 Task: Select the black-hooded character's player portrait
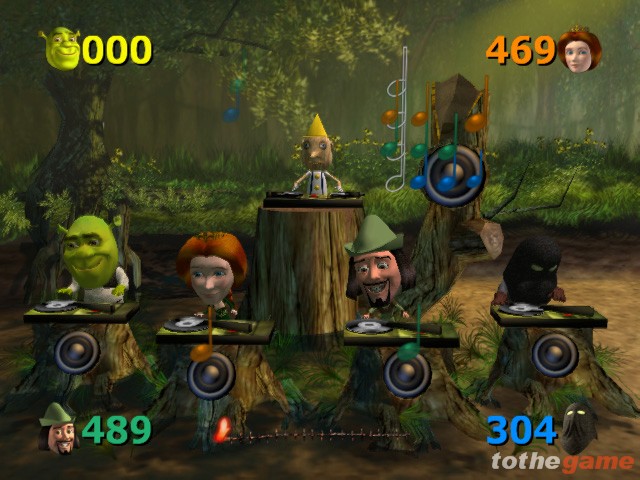[577, 427]
